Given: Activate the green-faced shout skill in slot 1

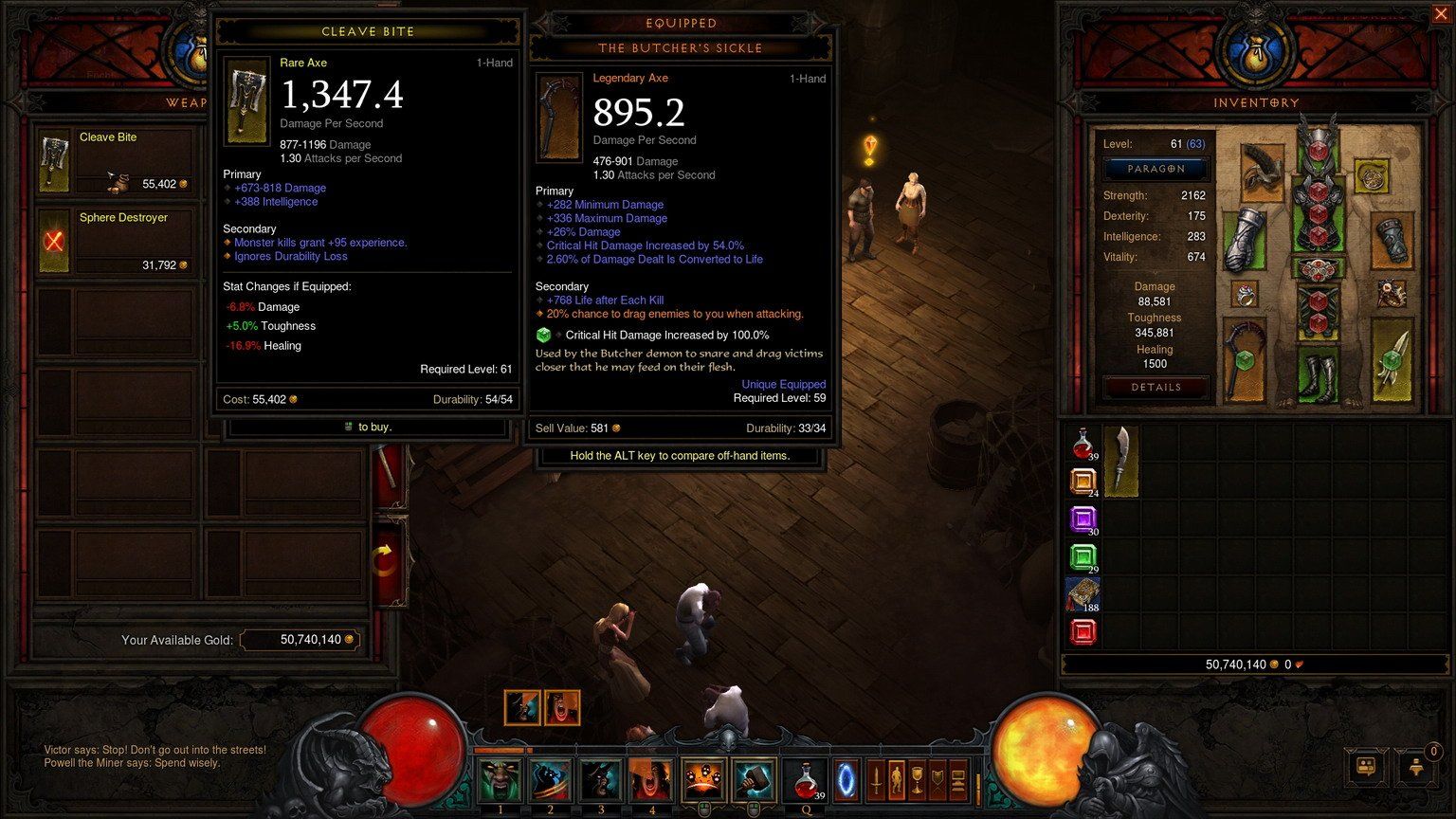Looking at the screenshot, I should pos(500,780).
